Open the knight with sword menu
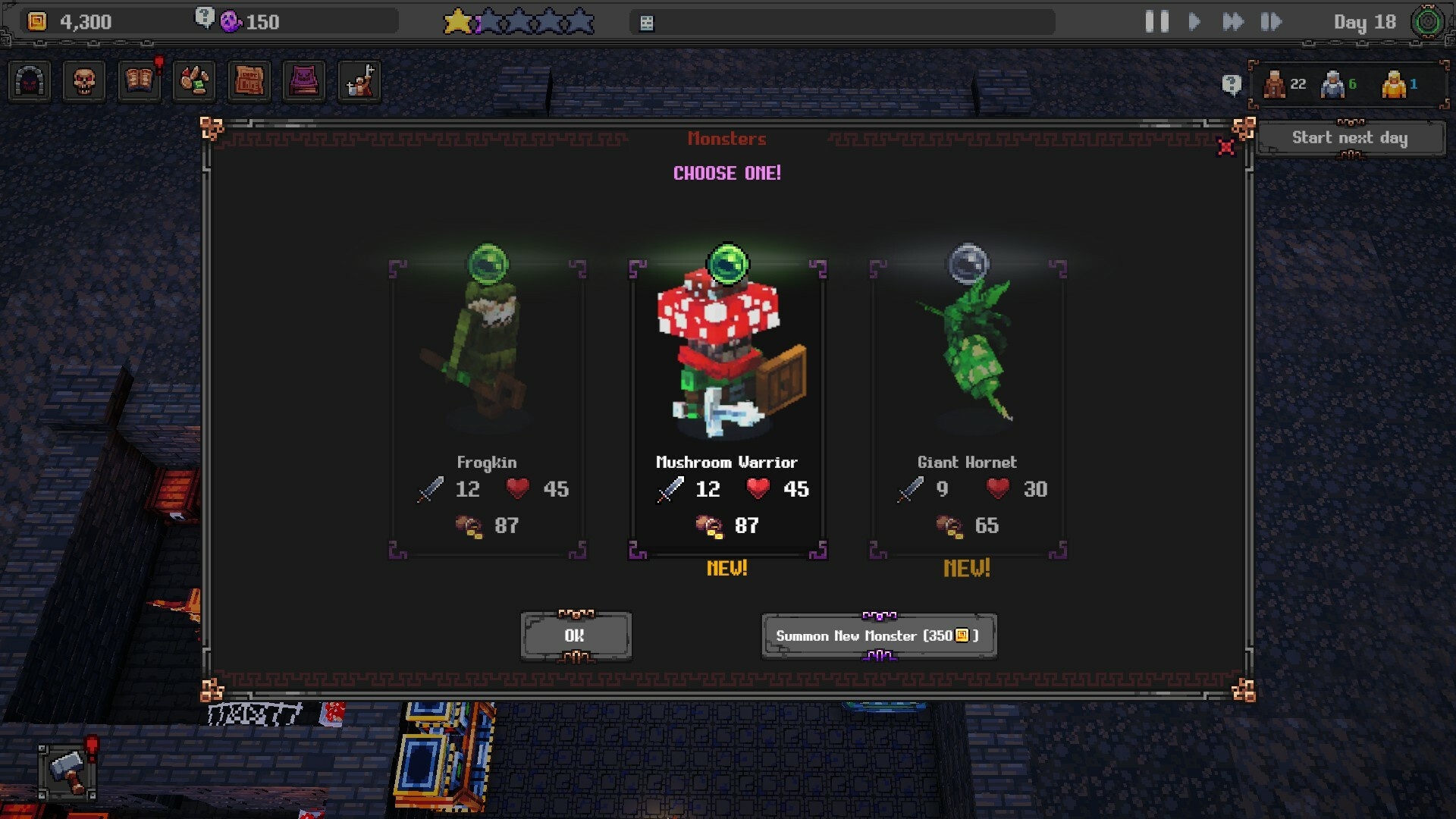This screenshot has width=1456, height=819. (x=359, y=81)
